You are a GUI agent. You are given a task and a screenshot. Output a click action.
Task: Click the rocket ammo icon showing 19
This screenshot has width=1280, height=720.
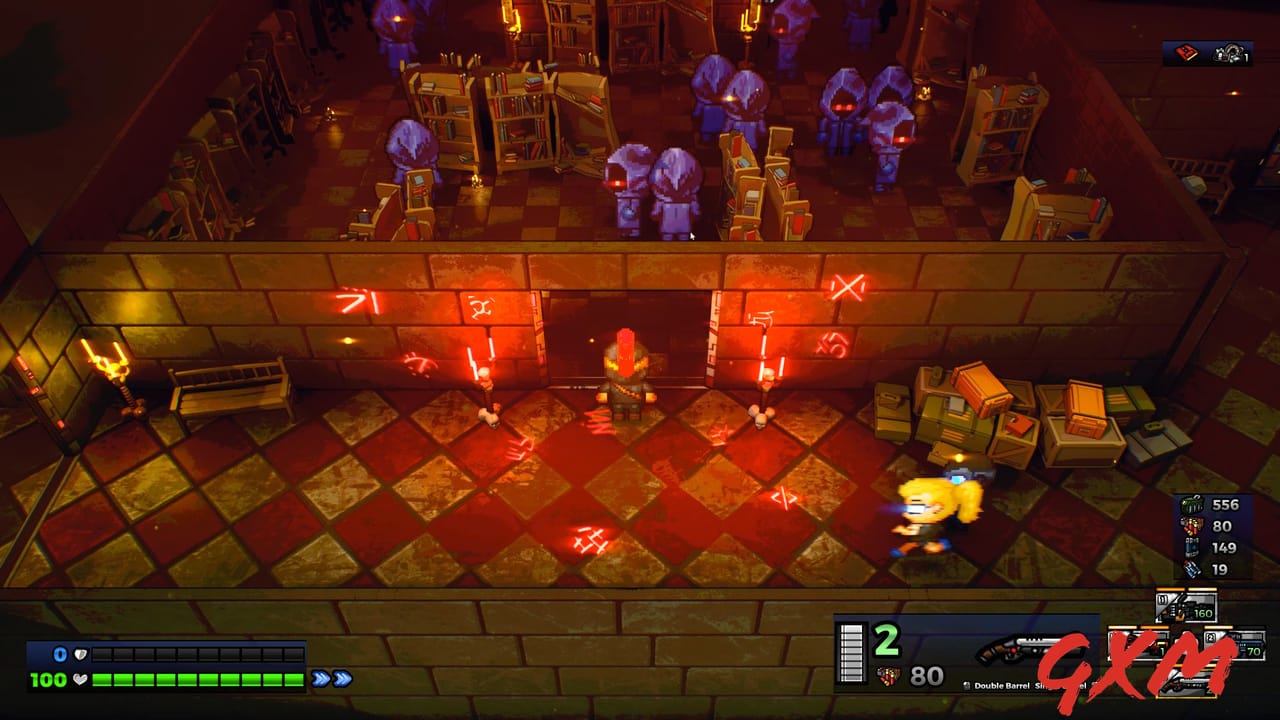coord(1192,568)
